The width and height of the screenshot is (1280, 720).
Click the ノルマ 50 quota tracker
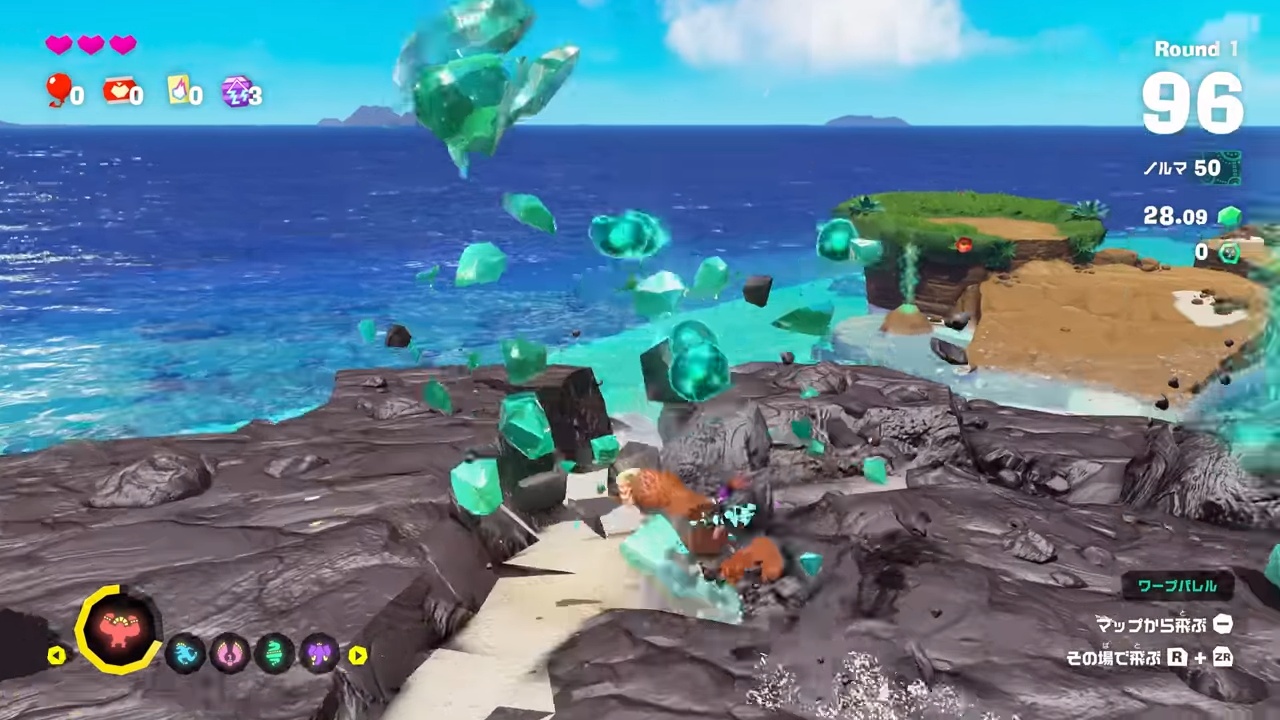pyautogui.click(x=1192, y=168)
